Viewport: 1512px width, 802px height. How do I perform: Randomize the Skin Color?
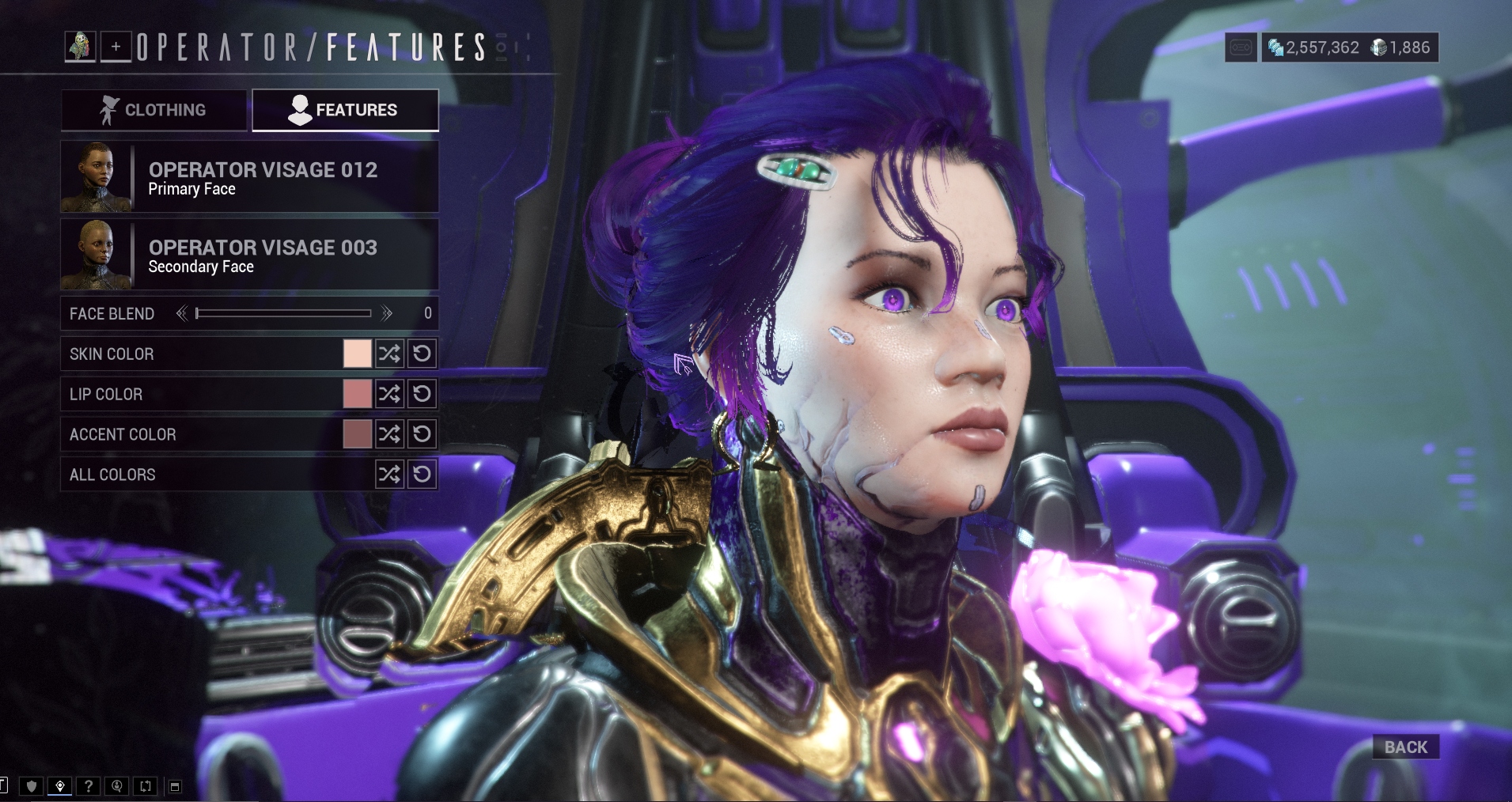tap(389, 354)
